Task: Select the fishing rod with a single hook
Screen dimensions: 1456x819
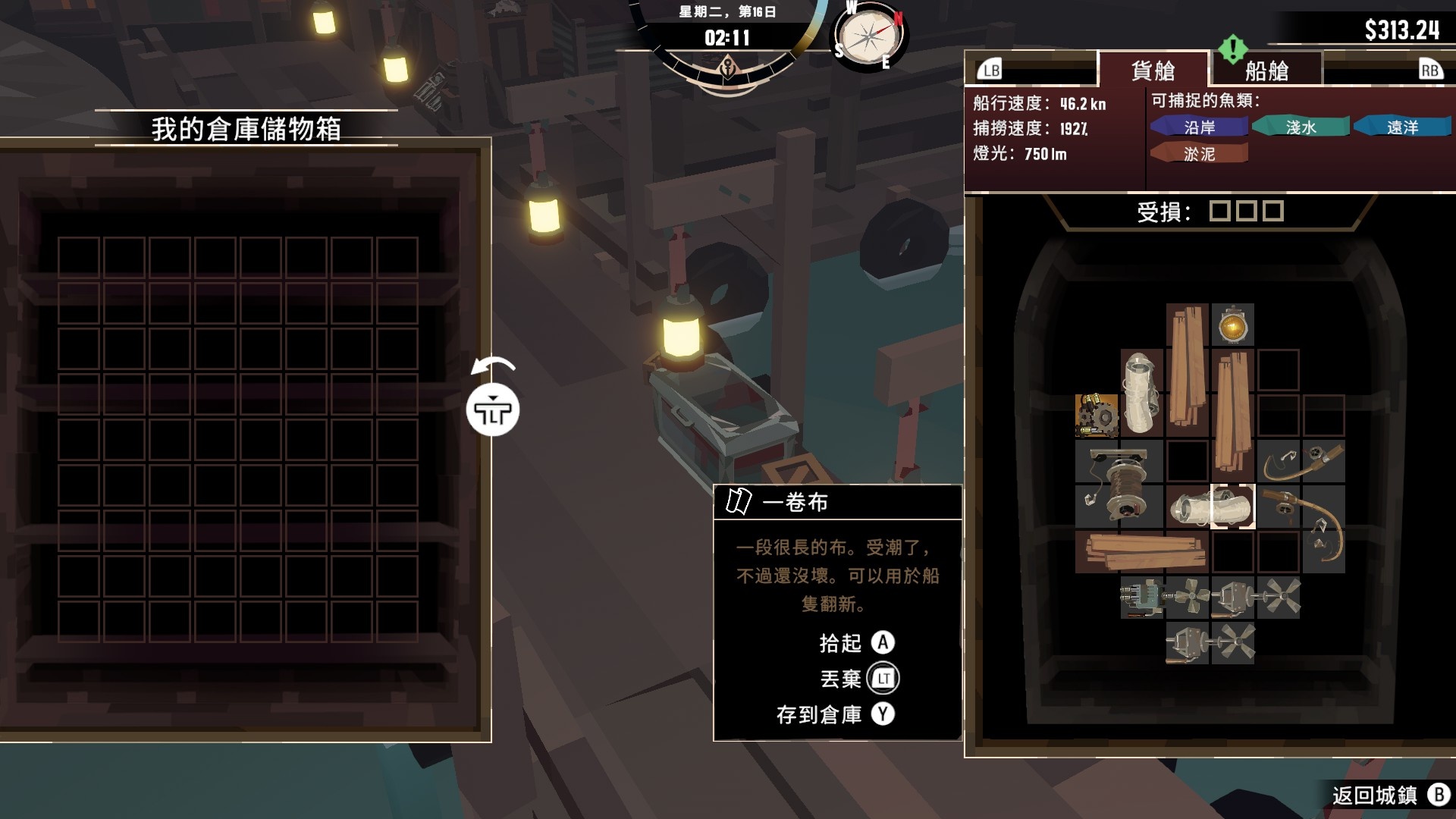Action: 1301,461
